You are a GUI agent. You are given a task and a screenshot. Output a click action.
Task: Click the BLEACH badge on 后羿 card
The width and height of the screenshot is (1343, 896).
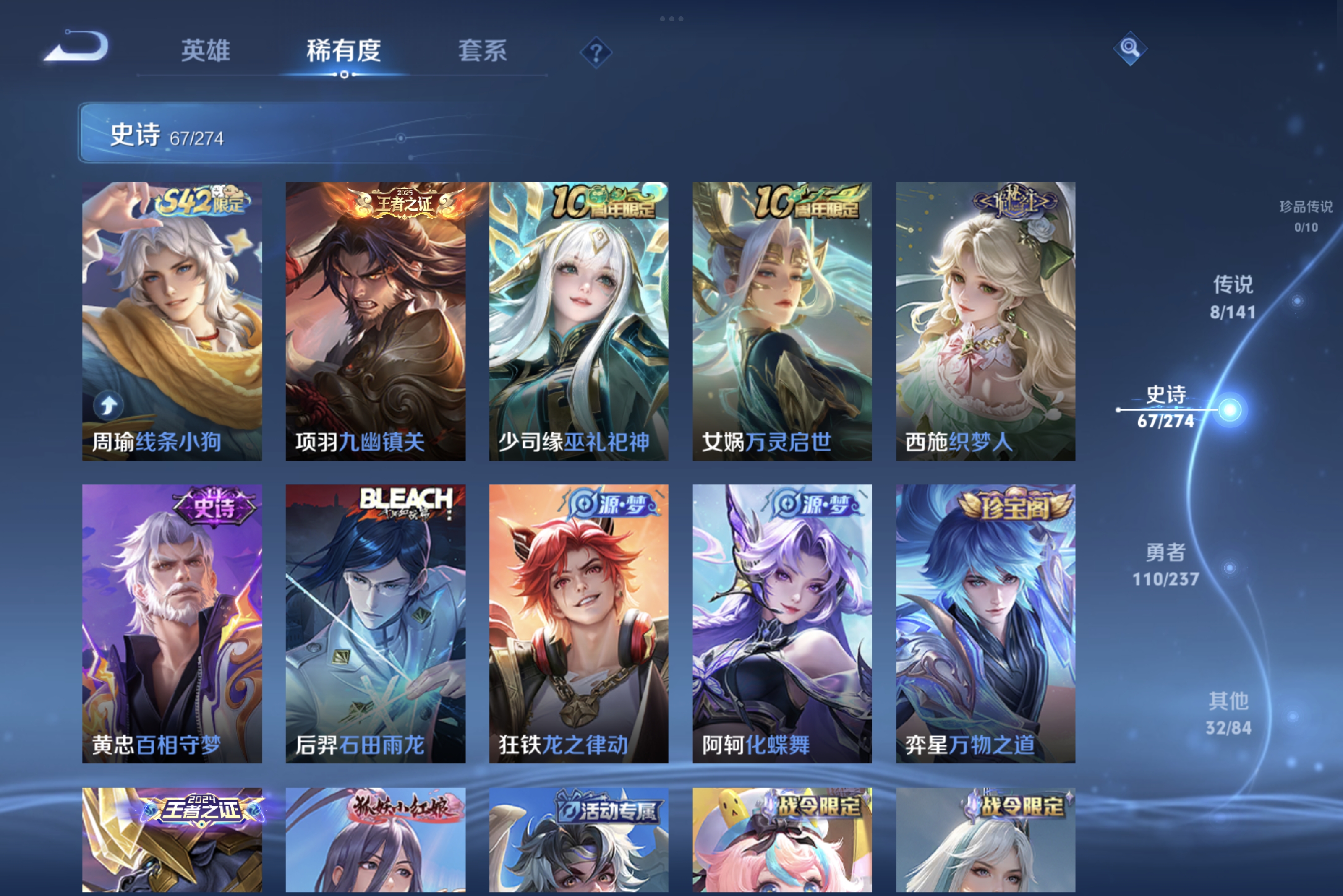(404, 502)
